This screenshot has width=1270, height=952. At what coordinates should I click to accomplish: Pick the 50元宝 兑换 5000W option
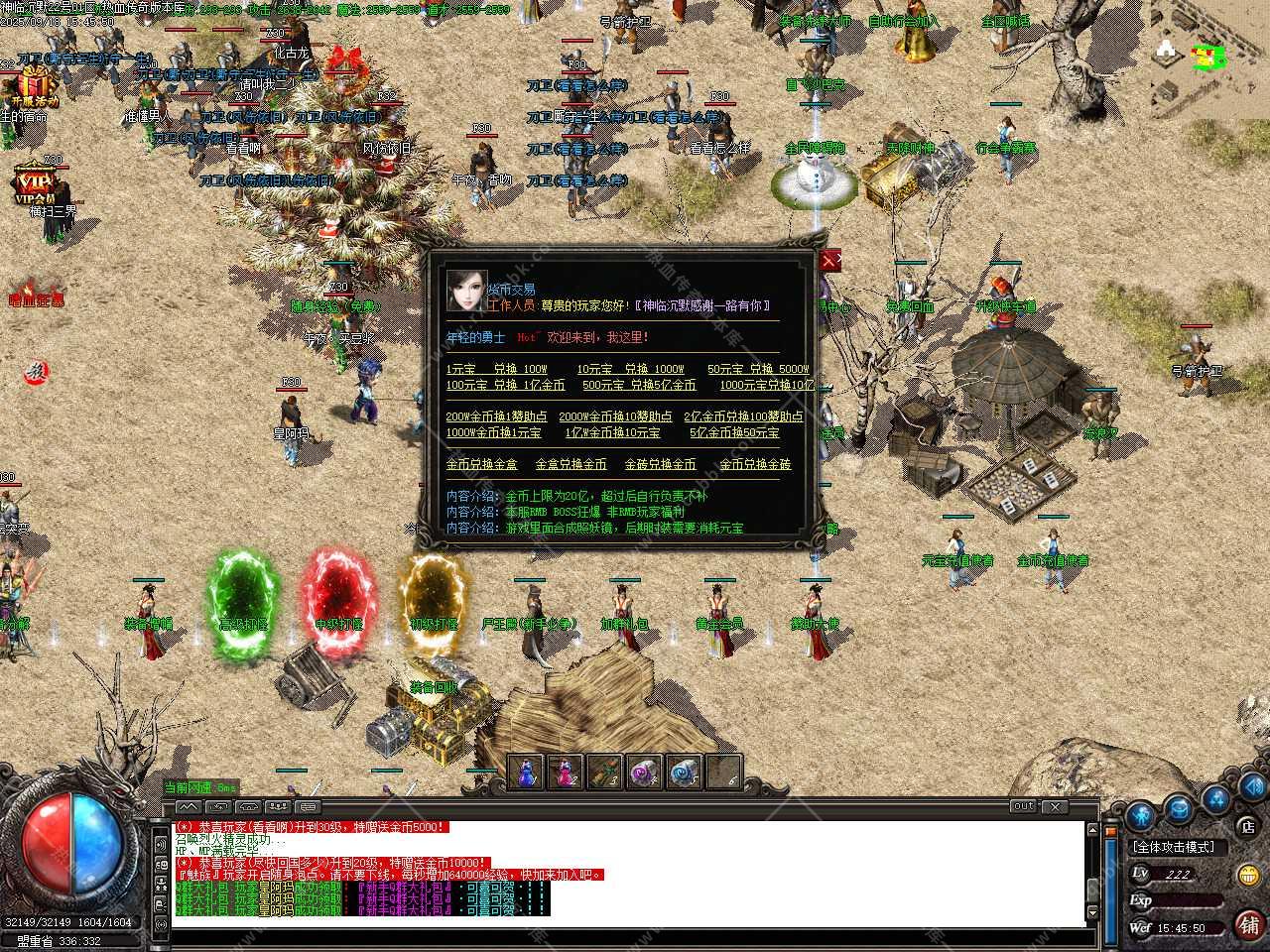pos(758,369)
